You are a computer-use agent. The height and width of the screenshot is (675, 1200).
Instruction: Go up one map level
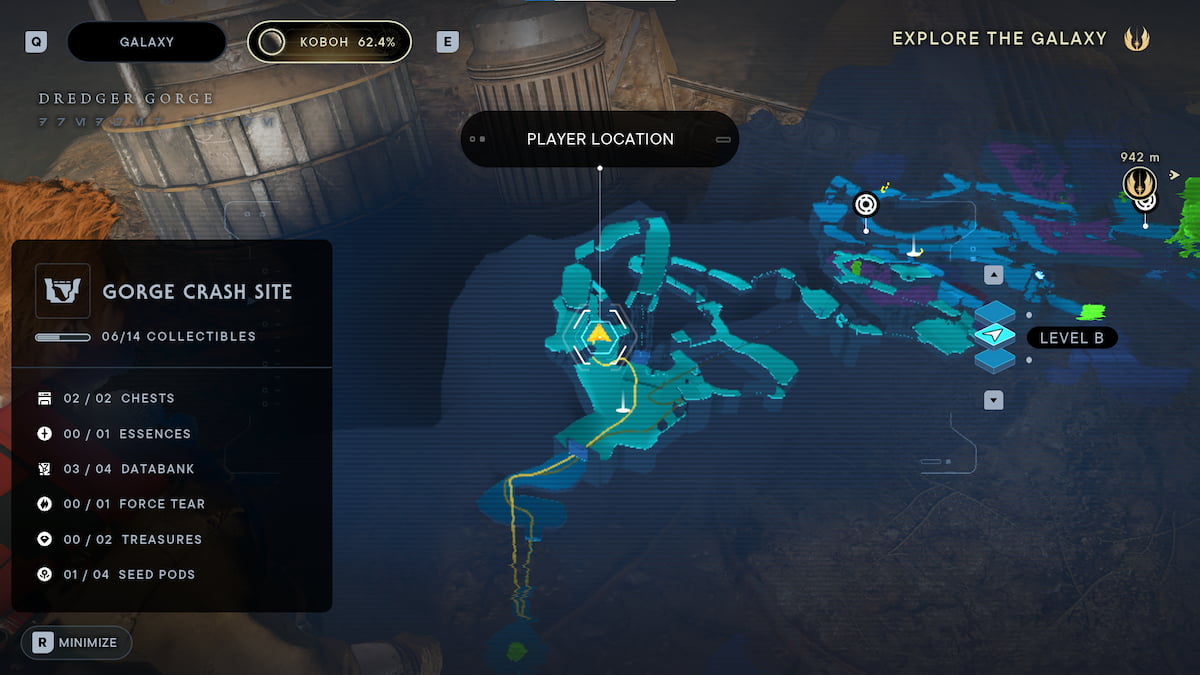tap(994, 275)
